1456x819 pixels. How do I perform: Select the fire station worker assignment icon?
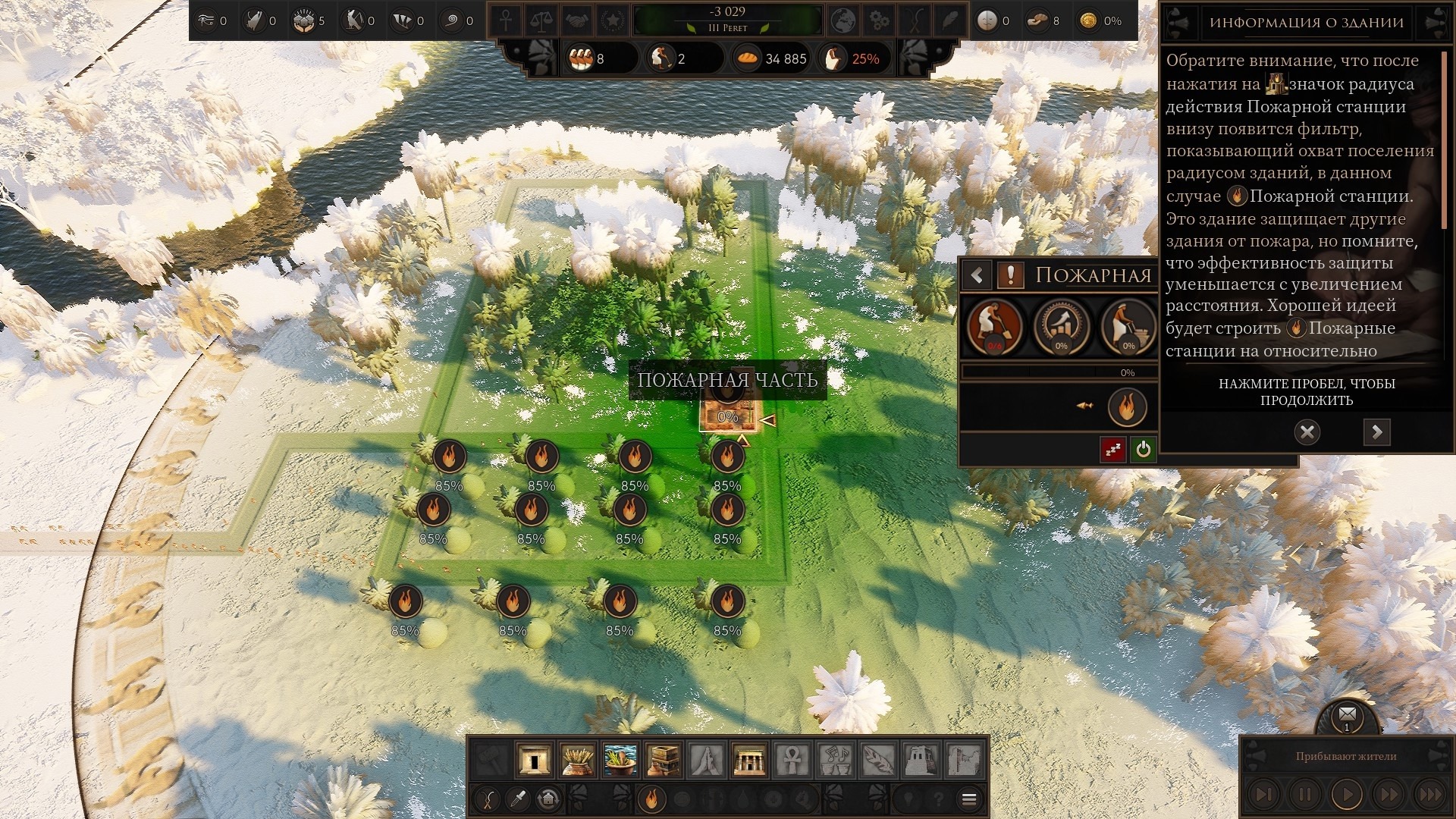993,326
